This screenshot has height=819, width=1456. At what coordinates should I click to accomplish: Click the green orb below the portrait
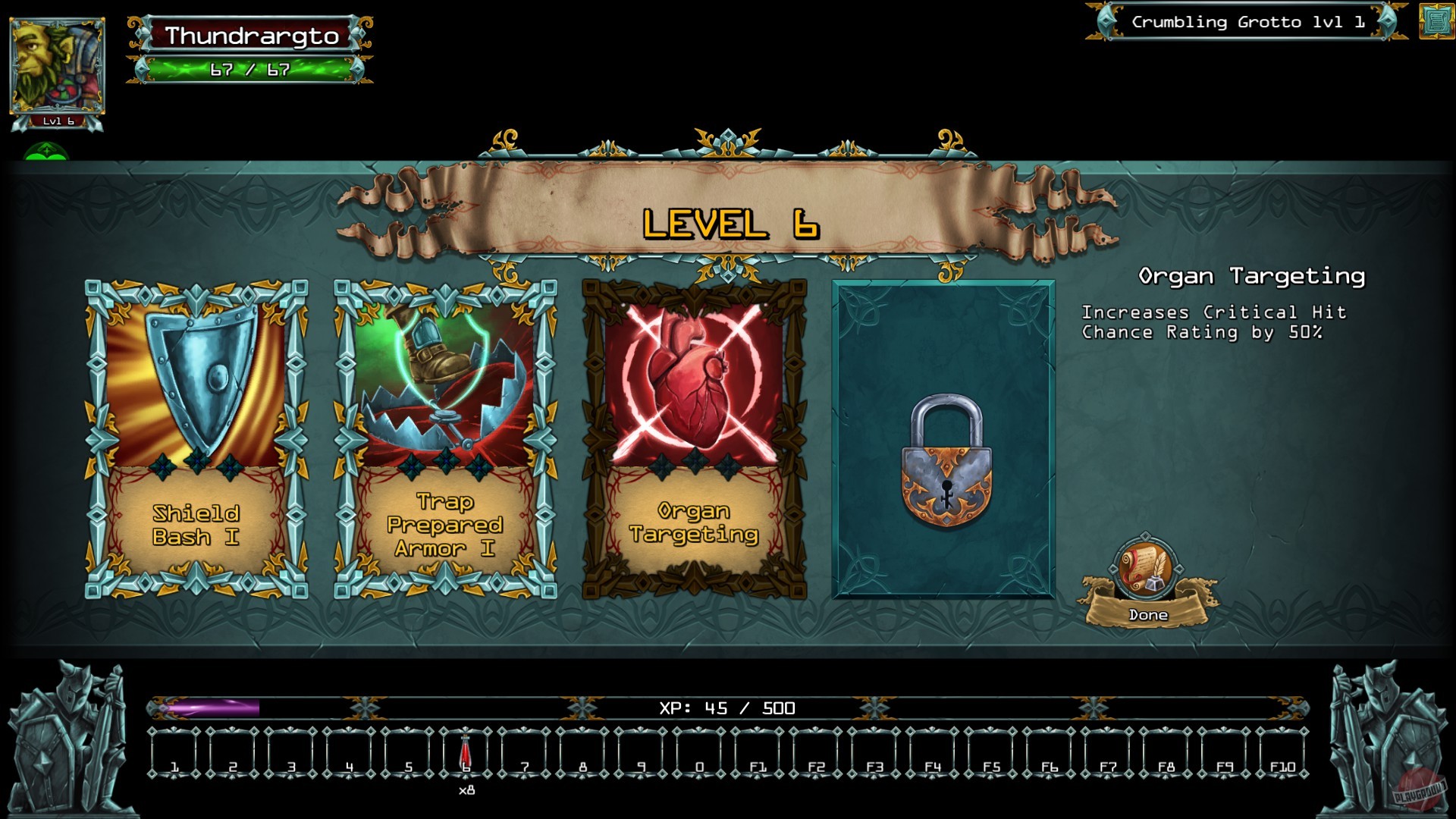pos(45,152)
